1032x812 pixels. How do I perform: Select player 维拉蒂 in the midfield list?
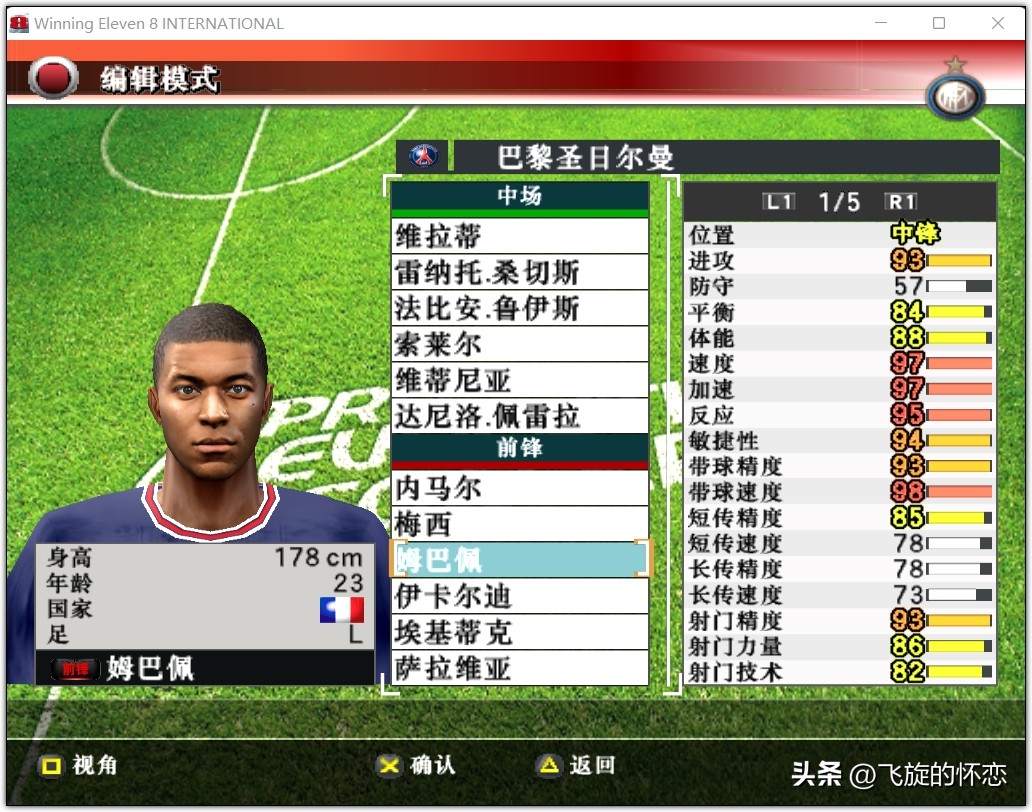[519, 236]
